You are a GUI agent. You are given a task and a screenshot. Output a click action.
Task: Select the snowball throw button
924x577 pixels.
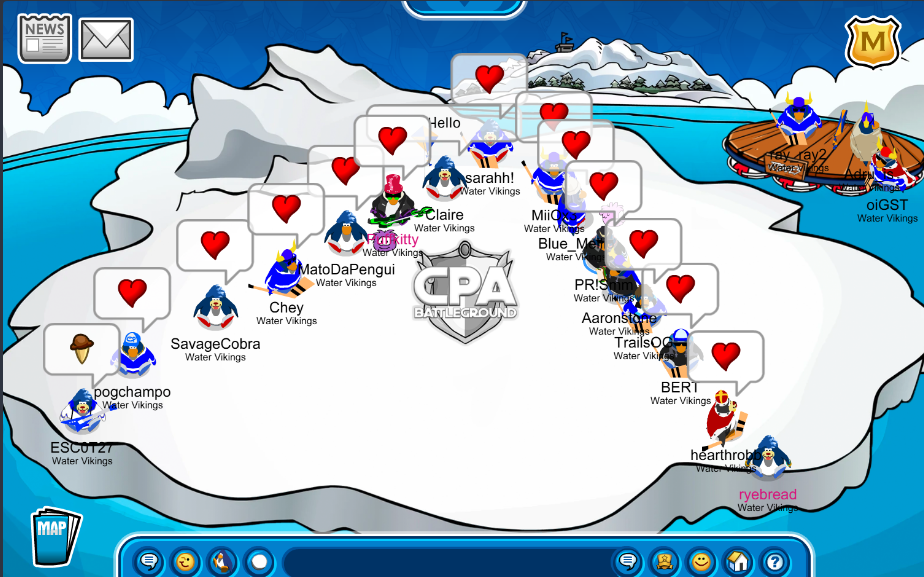[259, 561]
